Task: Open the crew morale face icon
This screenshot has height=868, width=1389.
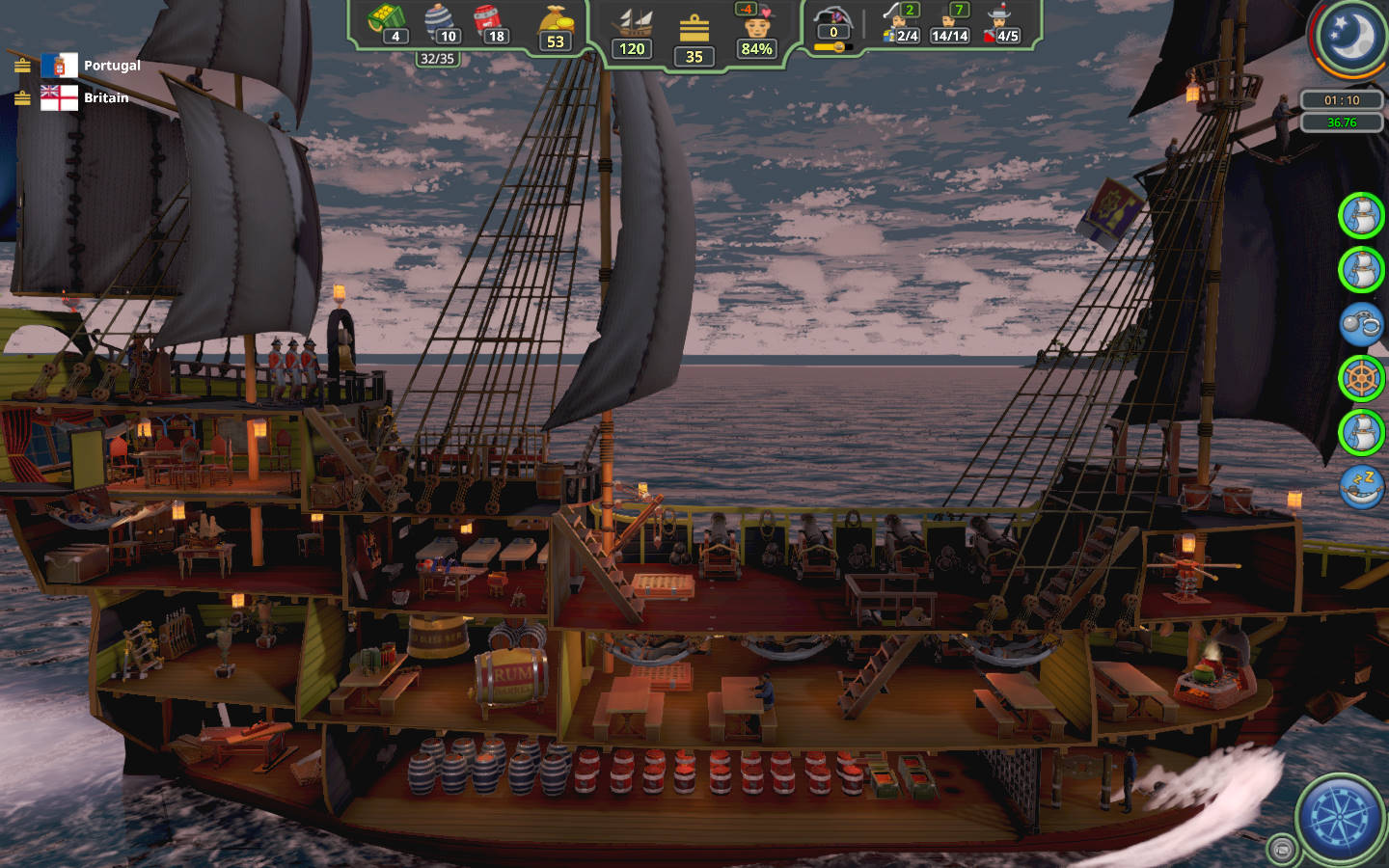Action: 757,21
